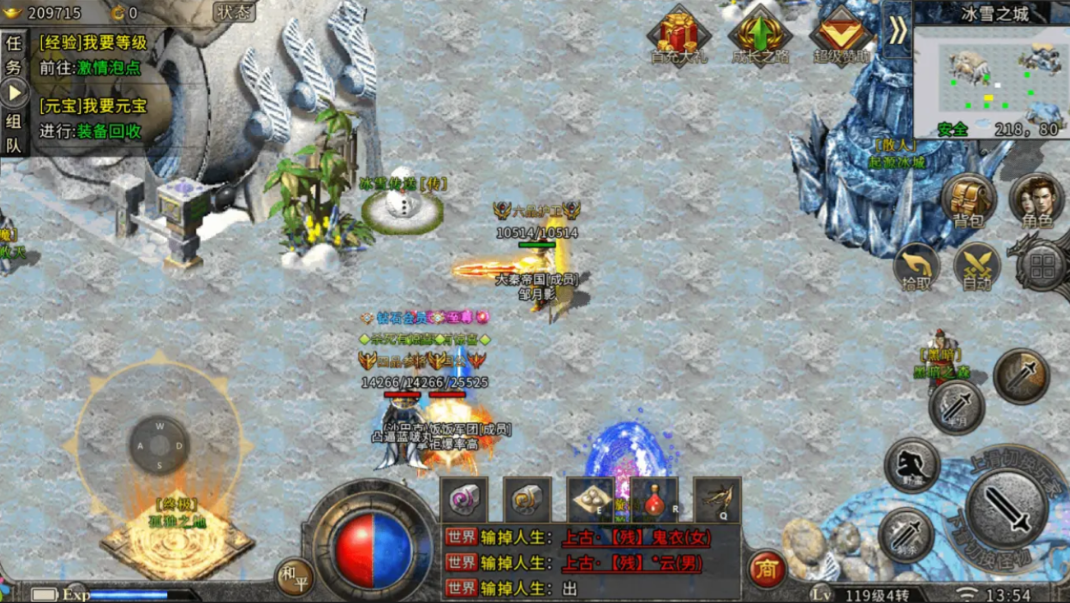Open the 商 shop button
Viewport: 1070px width, 603px height.
[766, 568]
